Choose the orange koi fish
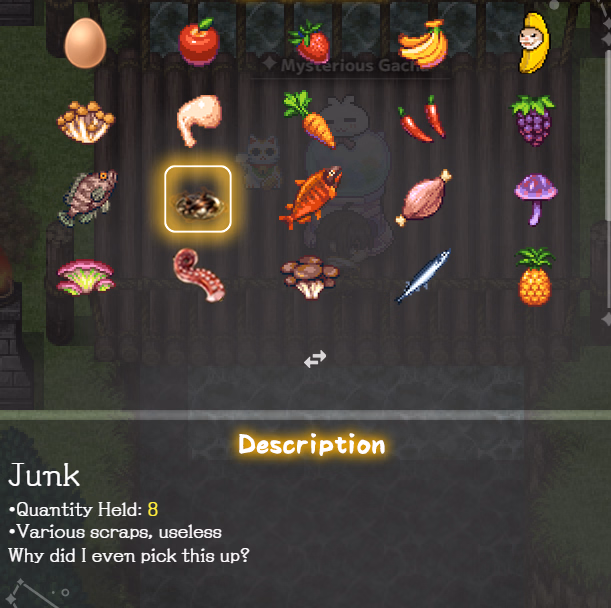 pyautogui.click(x=312, y=197)
